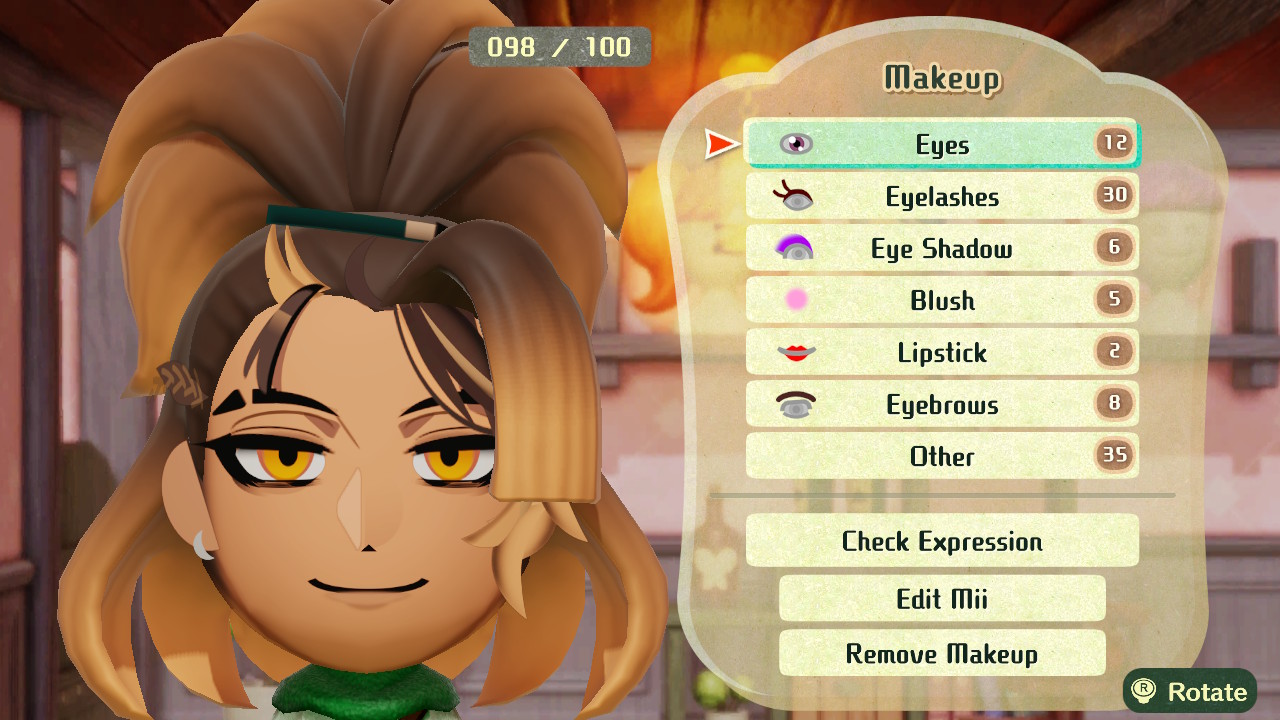Click the pink Blush dot icon
The image size is (1280, 720).
coord(795,300)
